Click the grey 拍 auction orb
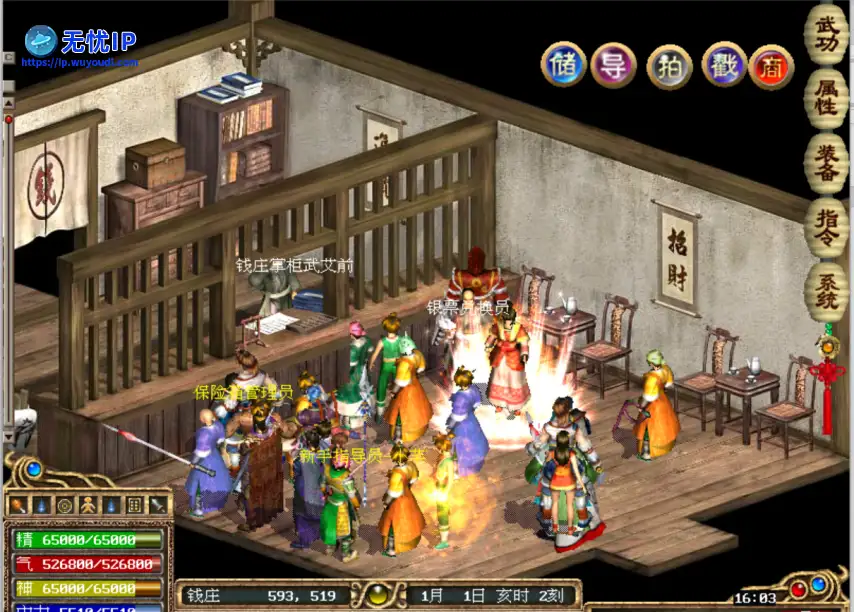The image size is (854, 612). [669, 66]
